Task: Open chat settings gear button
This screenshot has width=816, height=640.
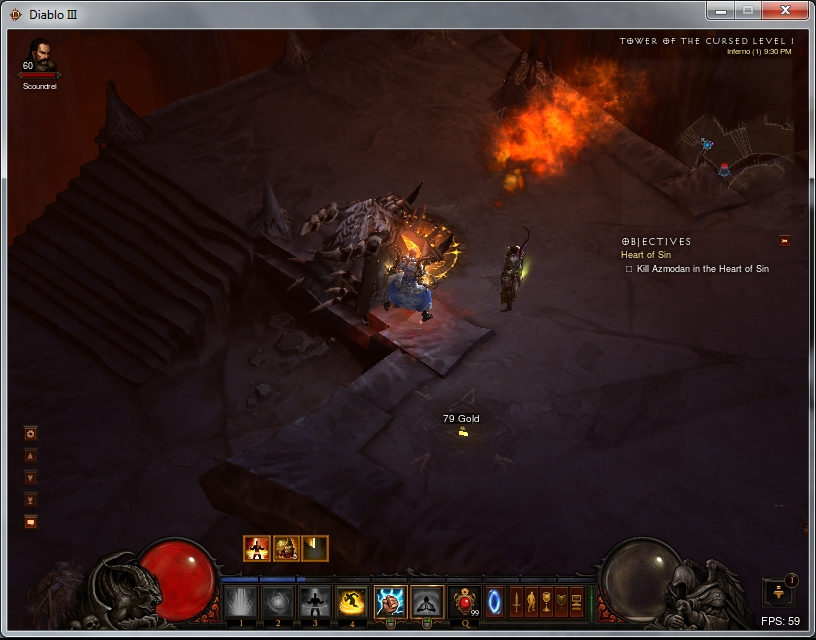Action: (x=31, y=433)
